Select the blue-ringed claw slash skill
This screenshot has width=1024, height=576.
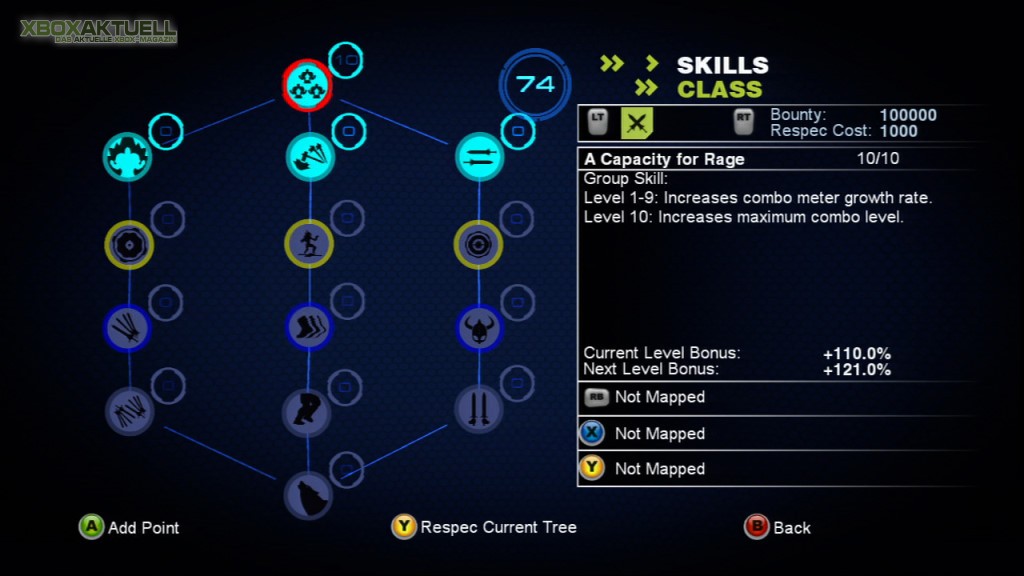(129, 327)
